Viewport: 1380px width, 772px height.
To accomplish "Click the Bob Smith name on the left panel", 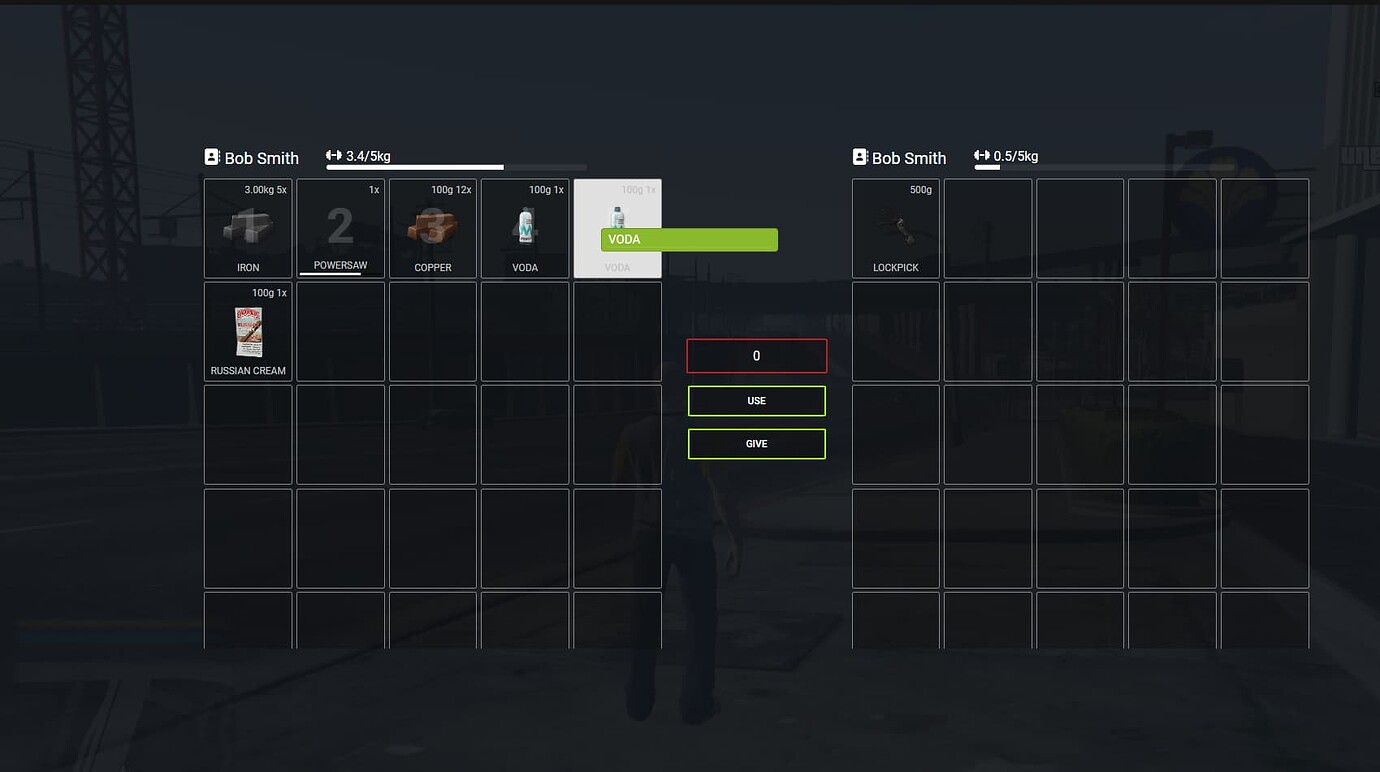I will (262, 158).
